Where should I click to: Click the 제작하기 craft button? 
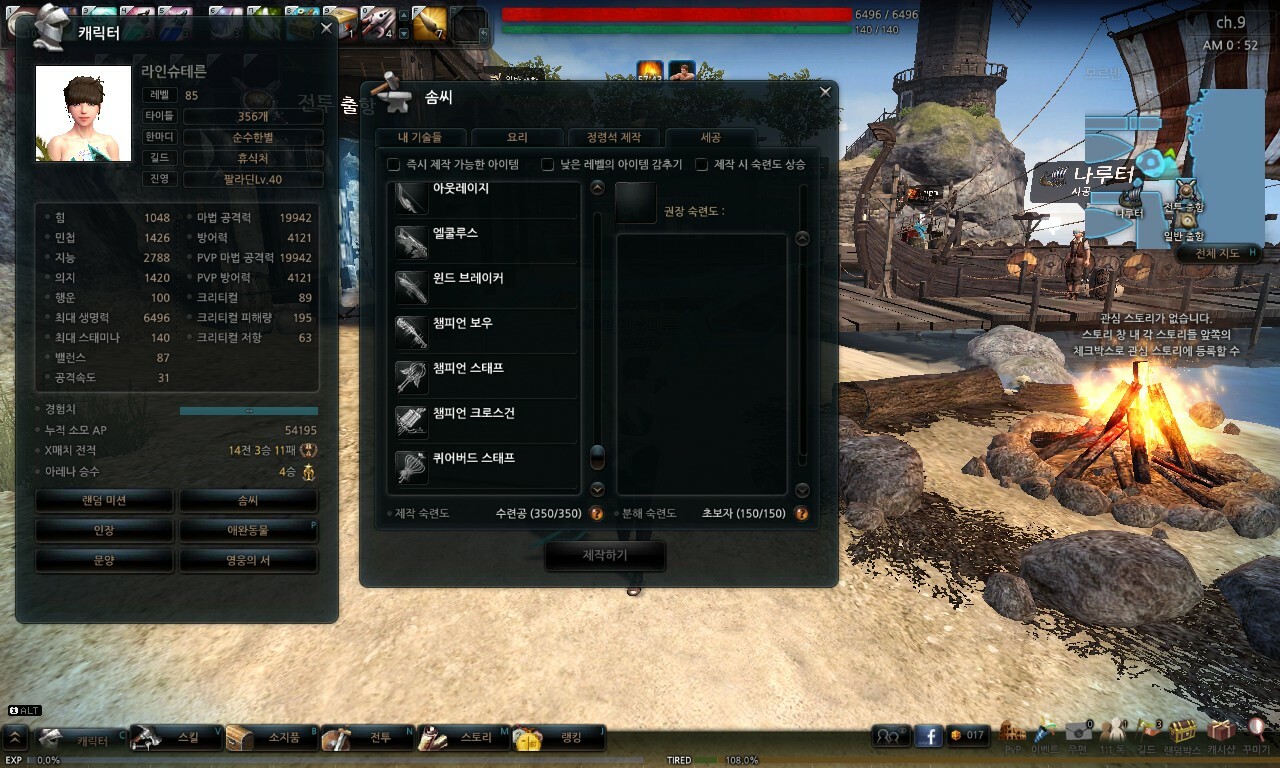(604, 555)
